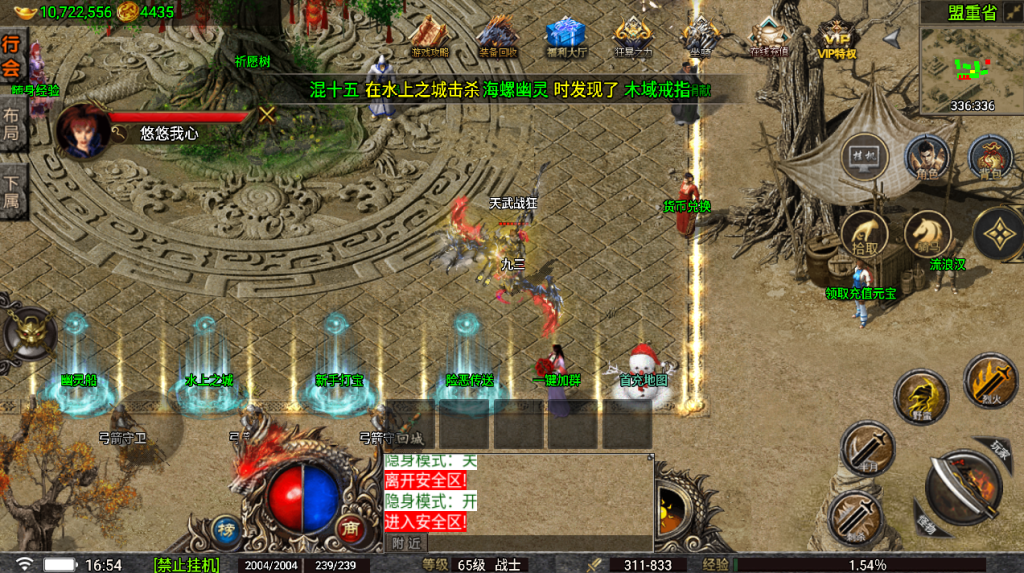Open the 狂暴之力 icon
1024x573 pixels.
633,37
